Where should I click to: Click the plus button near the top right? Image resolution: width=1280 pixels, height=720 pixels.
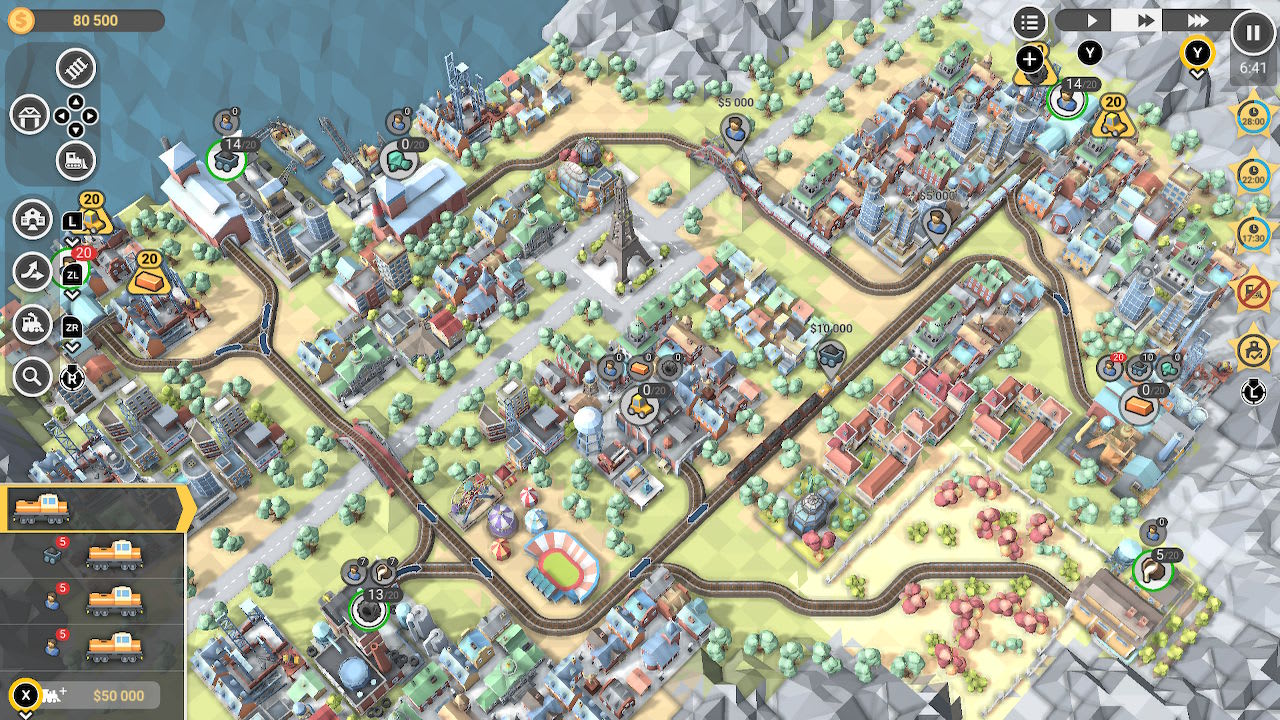[1031, 58]
